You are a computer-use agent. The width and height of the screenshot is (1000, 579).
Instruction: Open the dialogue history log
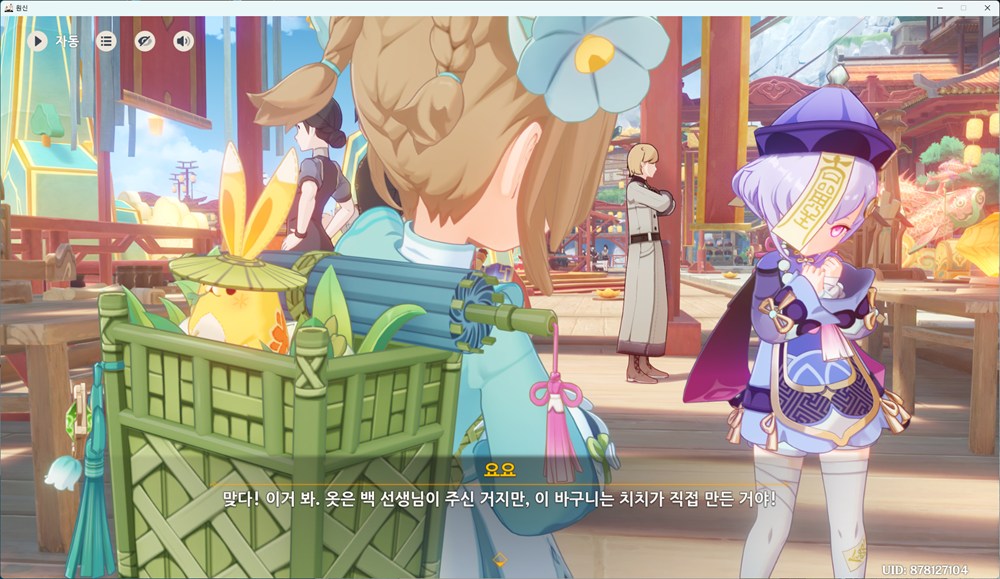click(x=106, y=41)
